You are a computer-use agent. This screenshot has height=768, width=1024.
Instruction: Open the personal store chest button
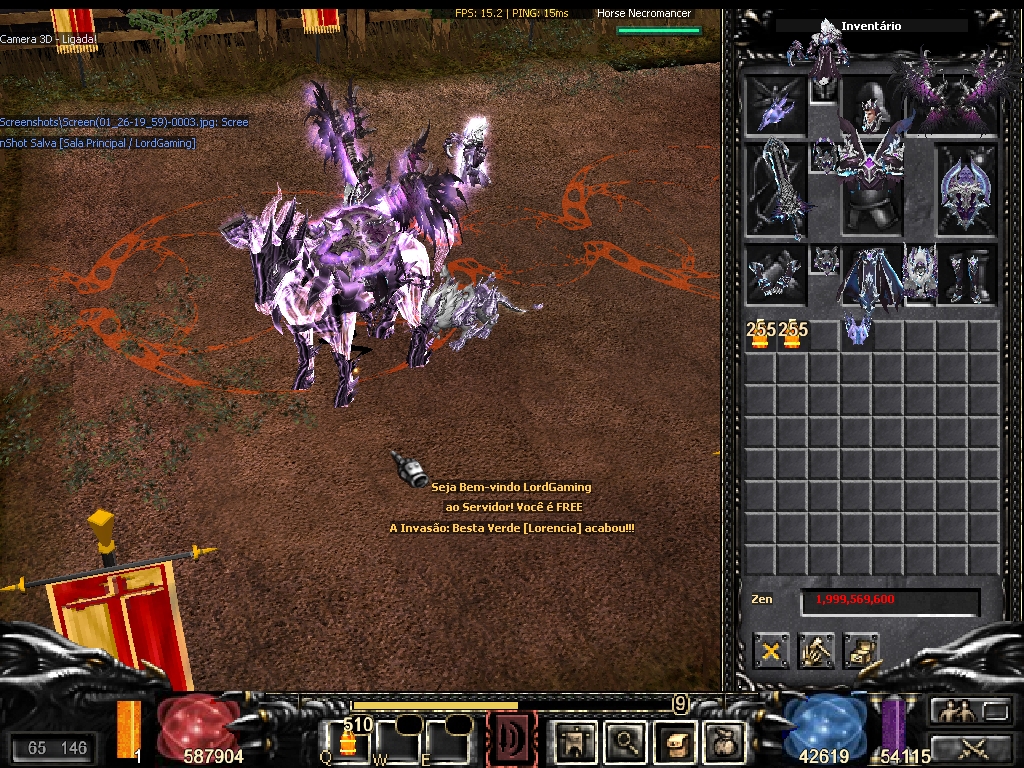pos(860,652)
